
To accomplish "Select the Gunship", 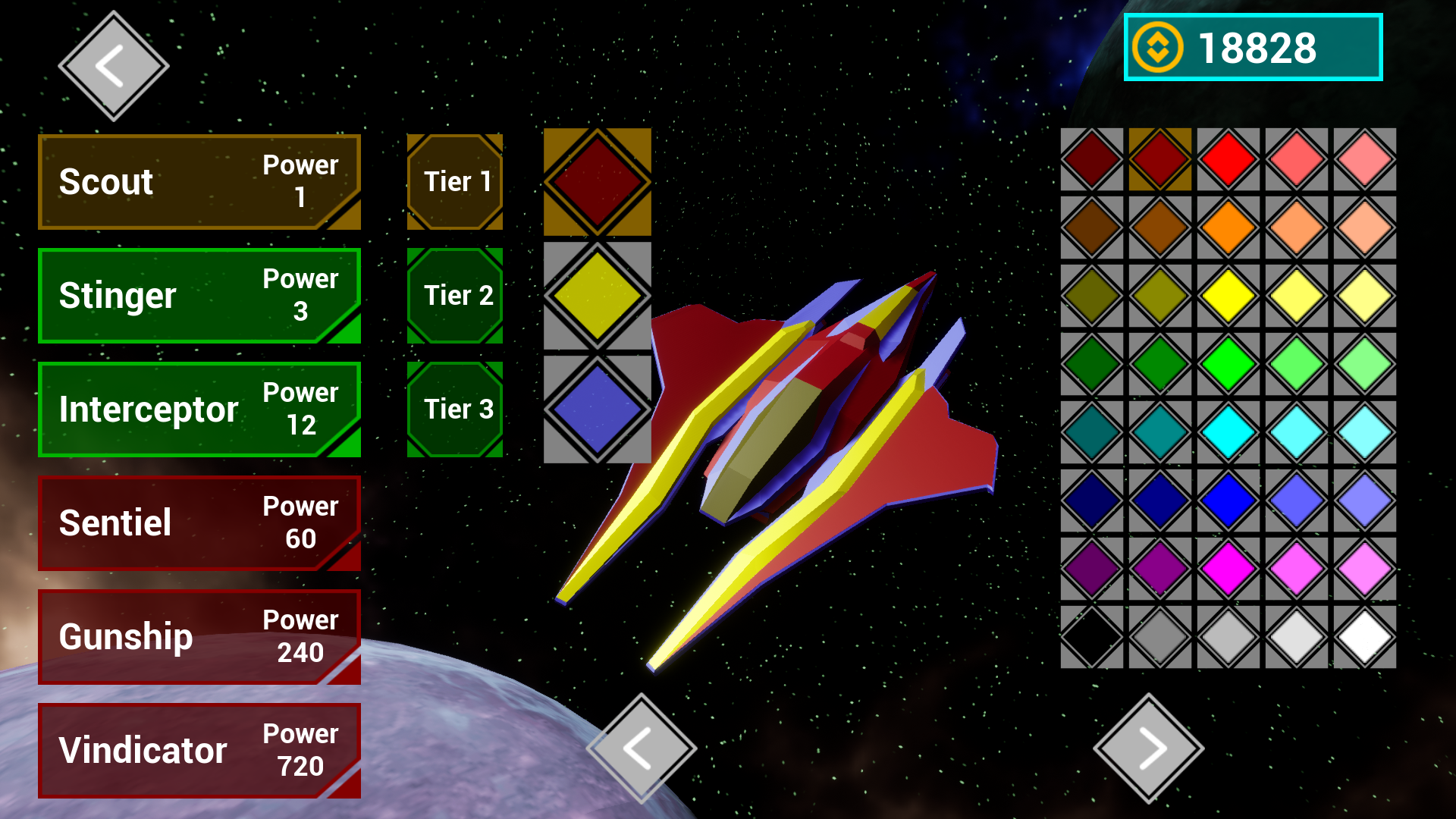I will [199, 637].
